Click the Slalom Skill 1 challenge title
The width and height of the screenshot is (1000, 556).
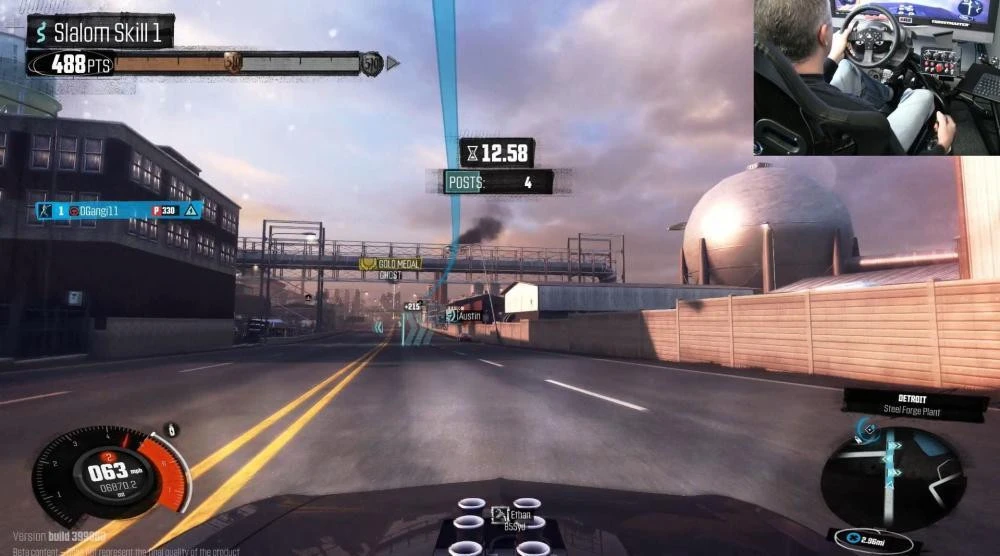pyautogui.click(x=100, y=31)
